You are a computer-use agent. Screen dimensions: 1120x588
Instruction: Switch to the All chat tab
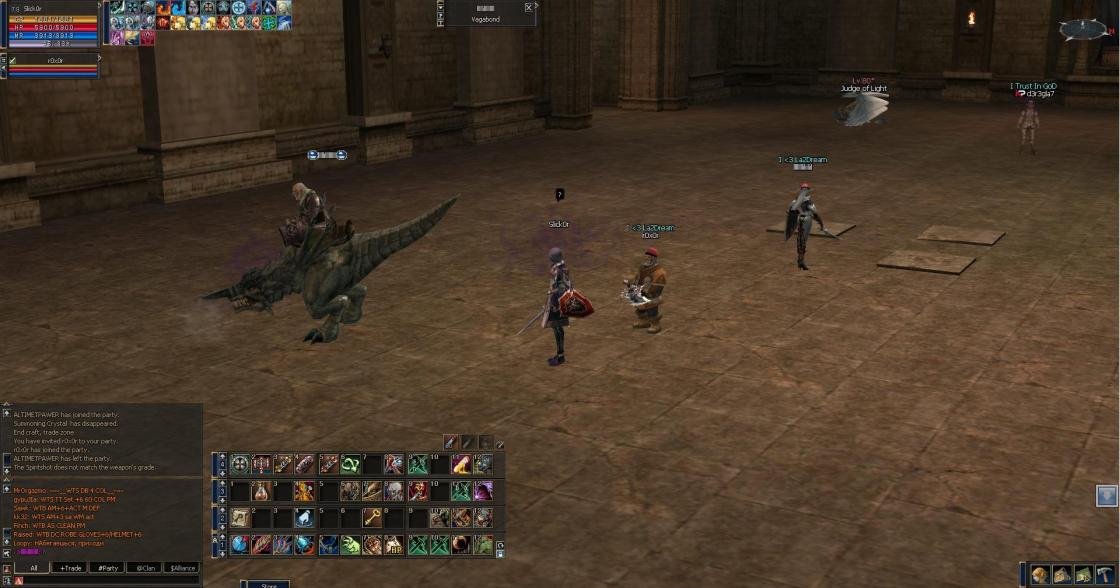pos(34,568)
